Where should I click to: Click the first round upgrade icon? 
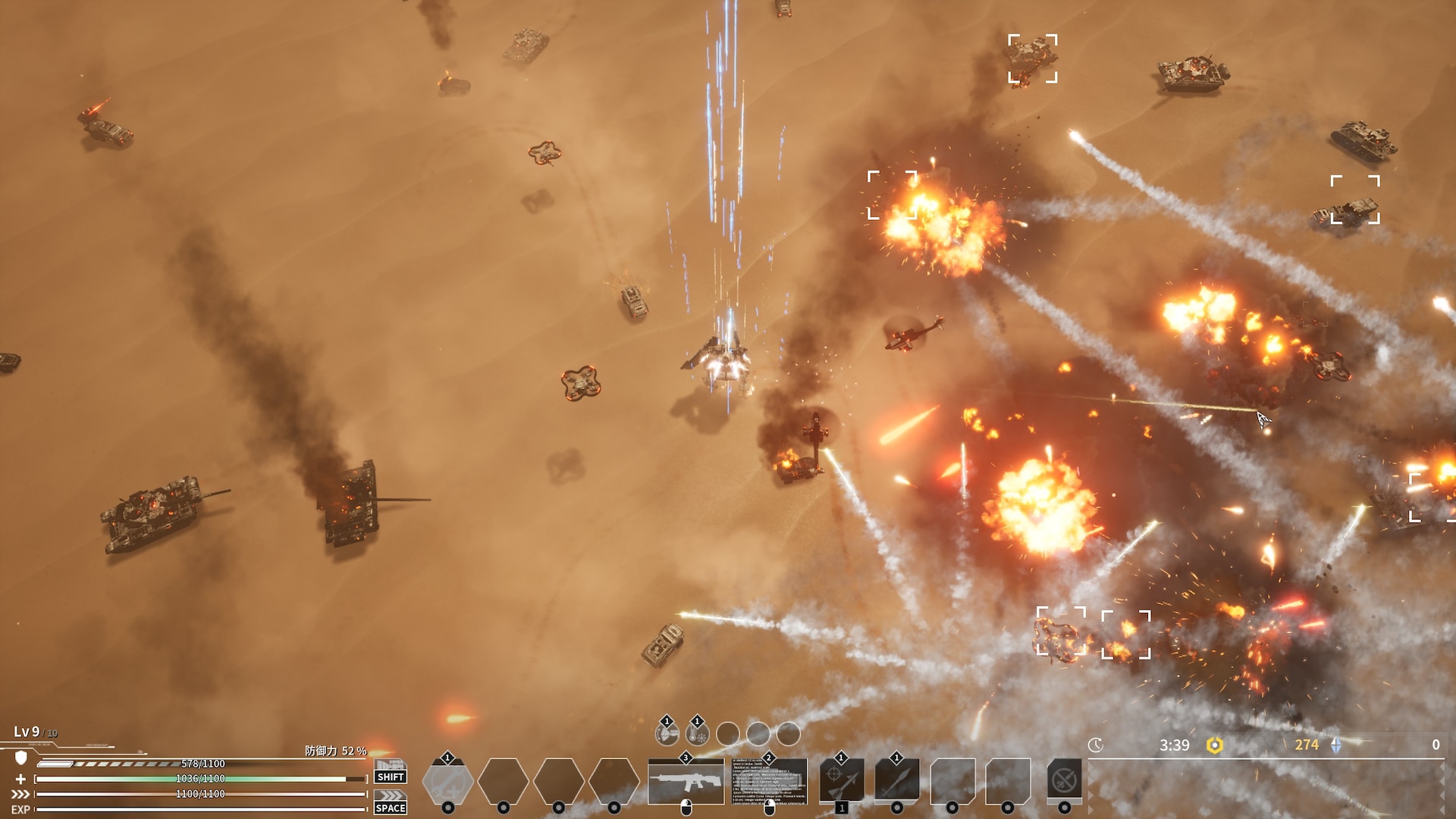[667, 733]
